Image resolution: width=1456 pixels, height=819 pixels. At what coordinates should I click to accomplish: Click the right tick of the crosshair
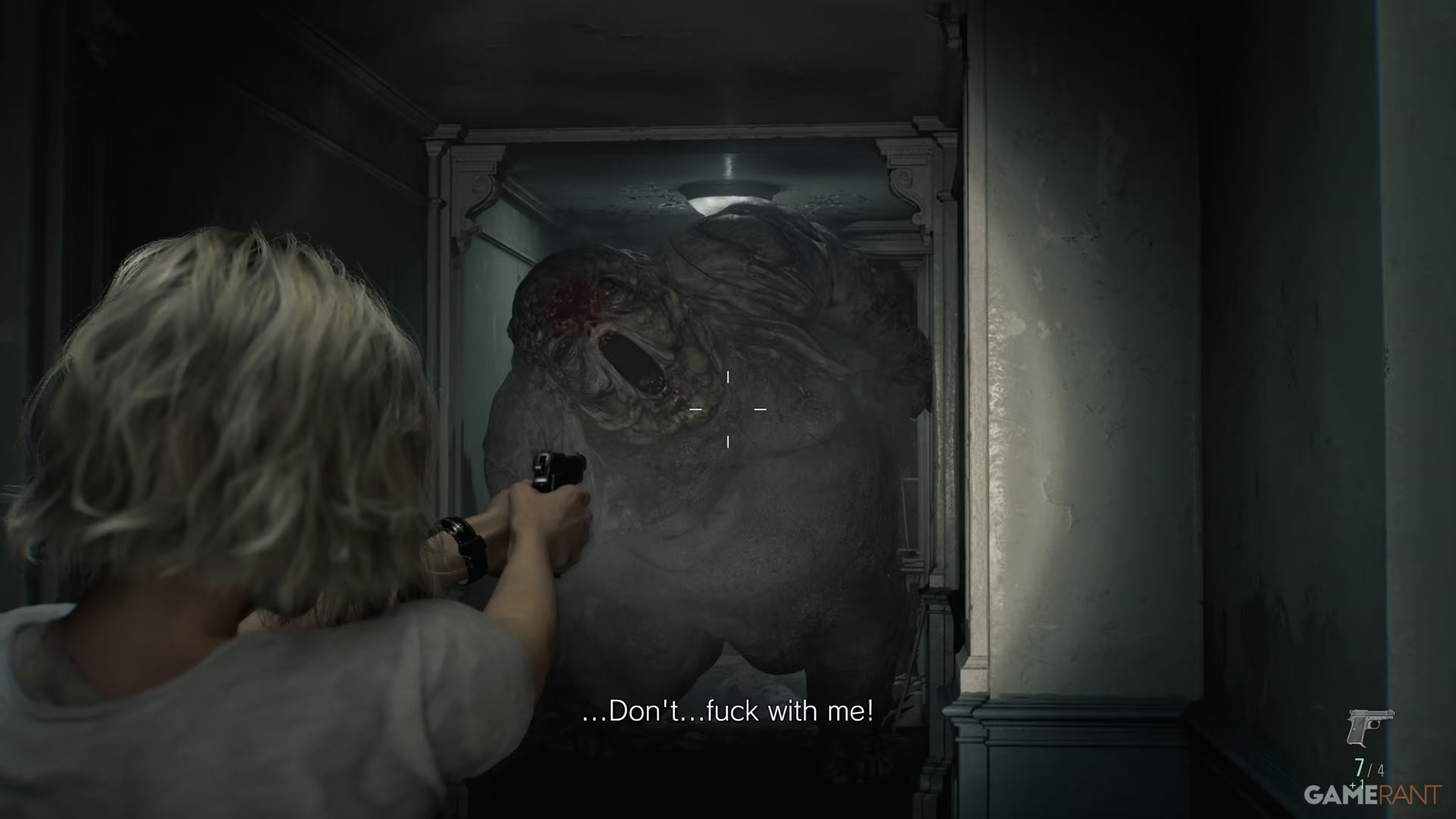(x=760, y=409)
